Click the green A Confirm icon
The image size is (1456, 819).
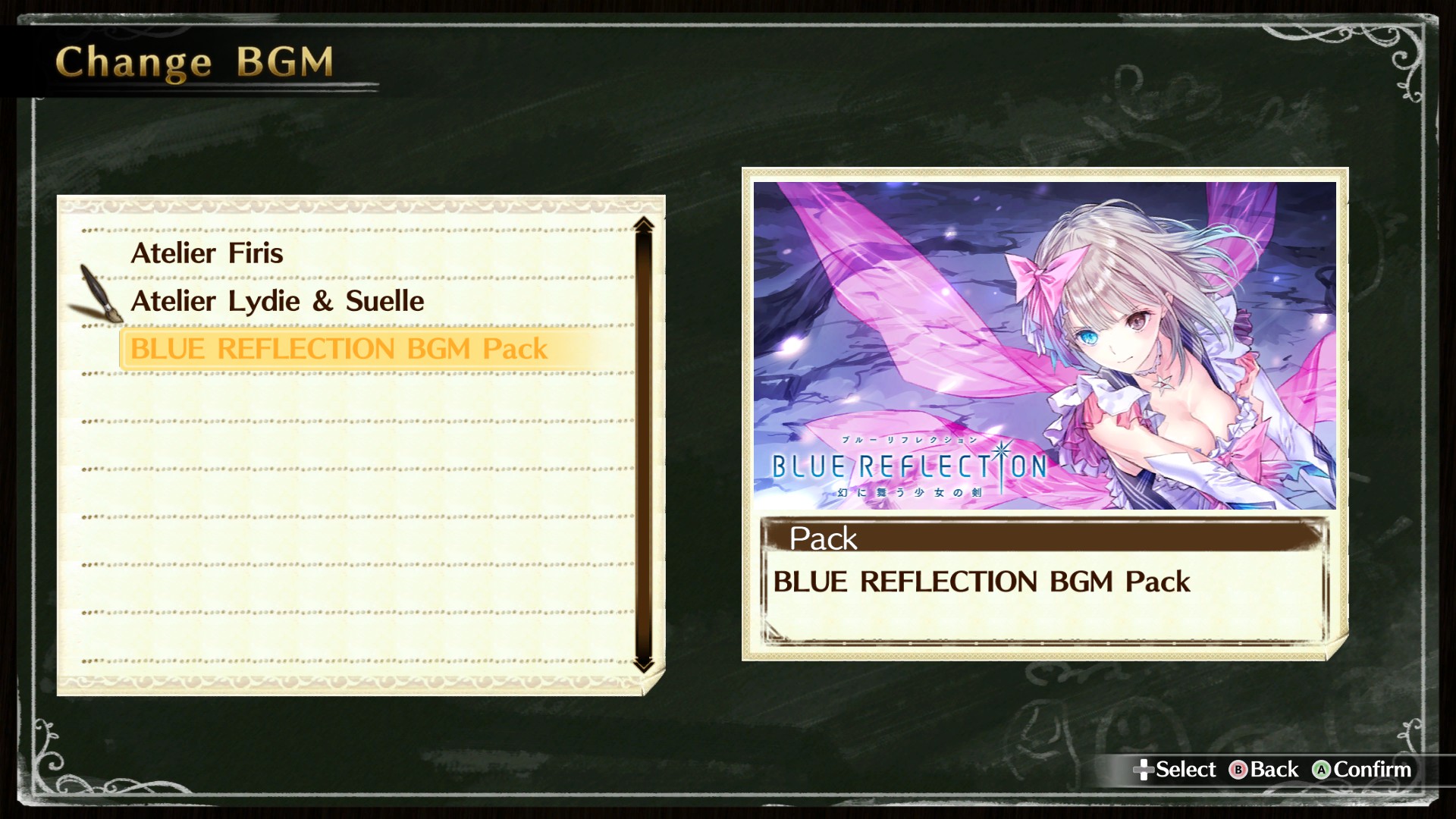pyautogui.click(x=1323, y=769)
